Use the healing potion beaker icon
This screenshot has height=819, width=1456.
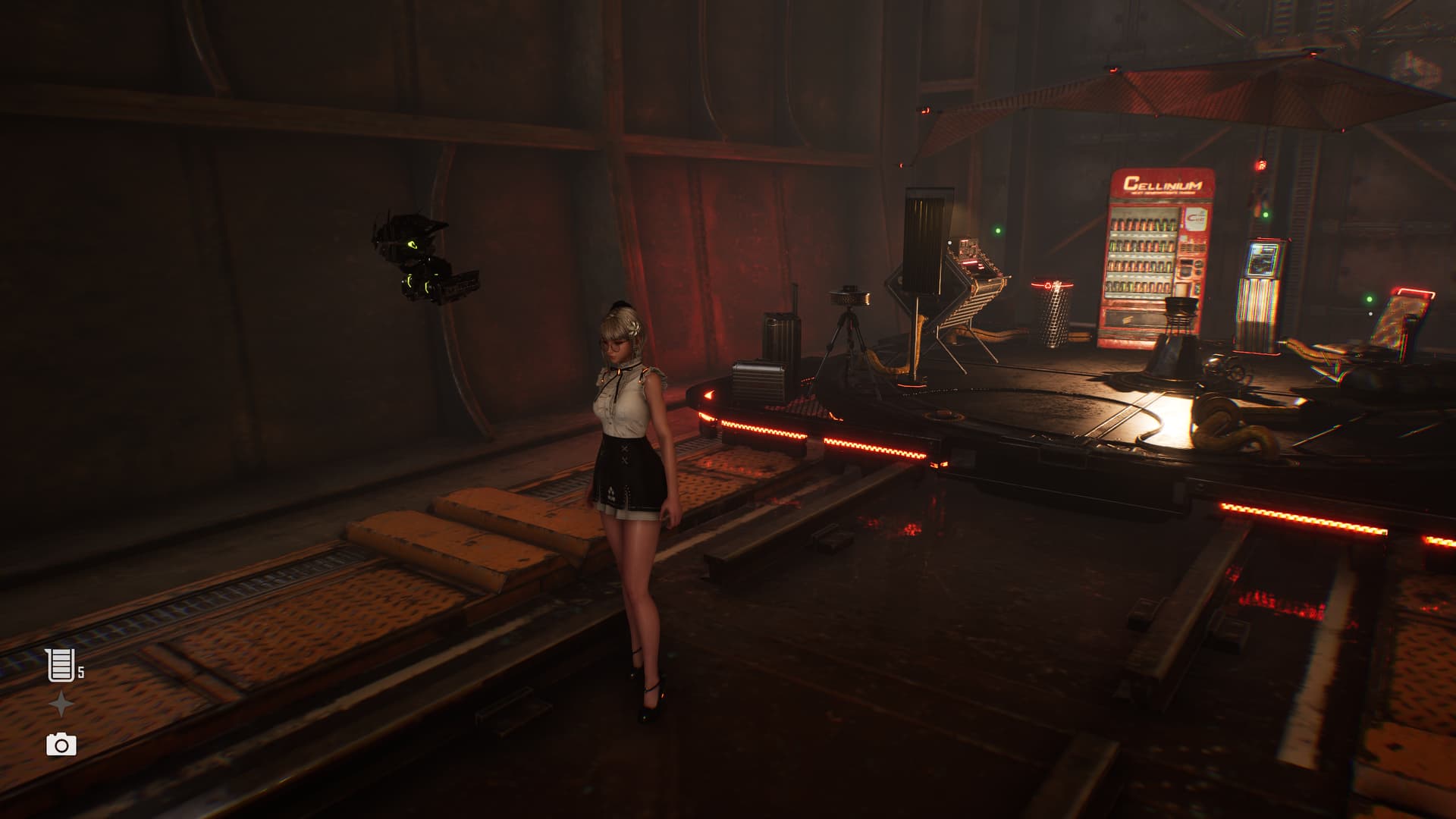point(60,665)
